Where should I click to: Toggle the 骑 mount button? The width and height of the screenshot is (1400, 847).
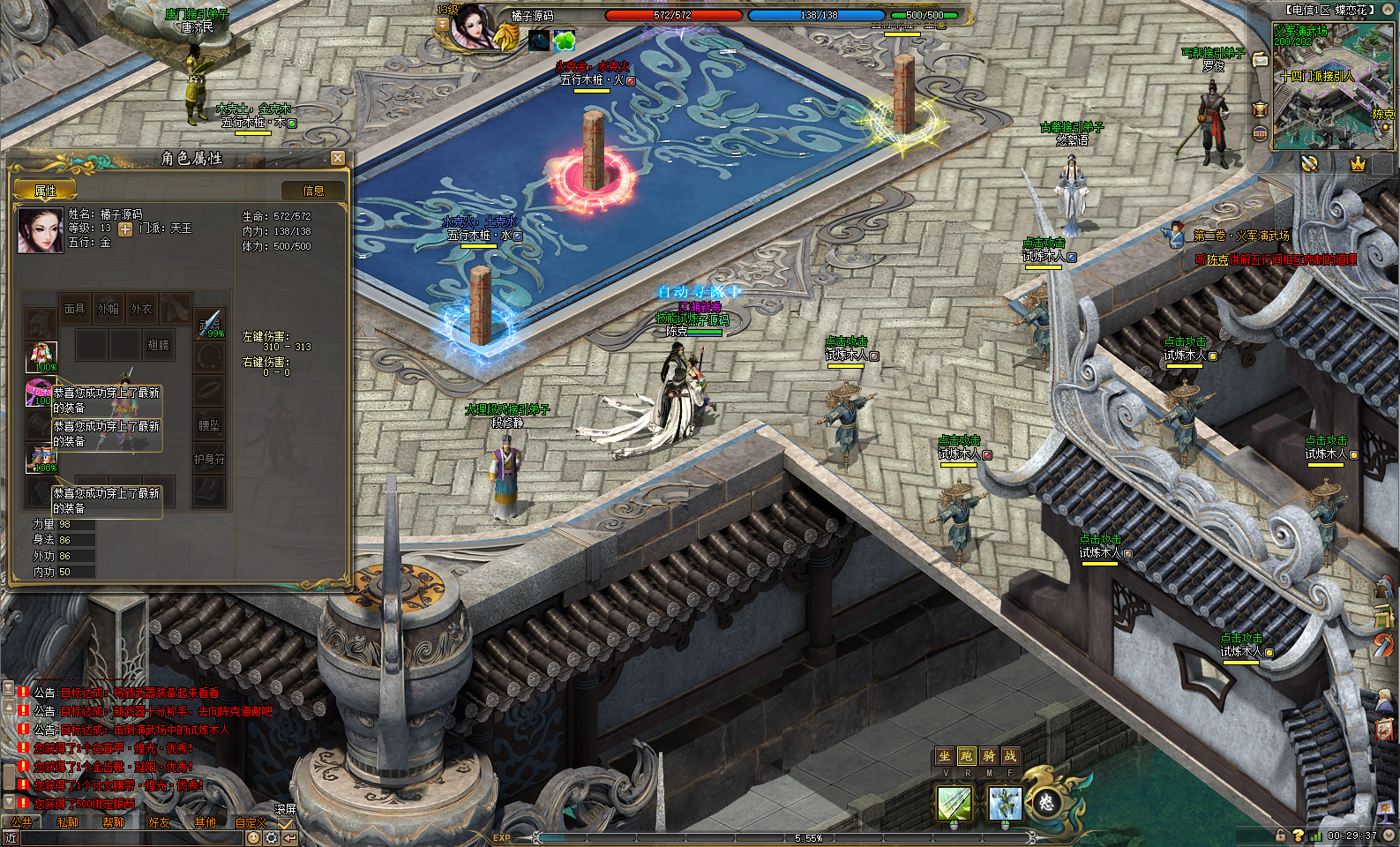[x=989, y=756]
